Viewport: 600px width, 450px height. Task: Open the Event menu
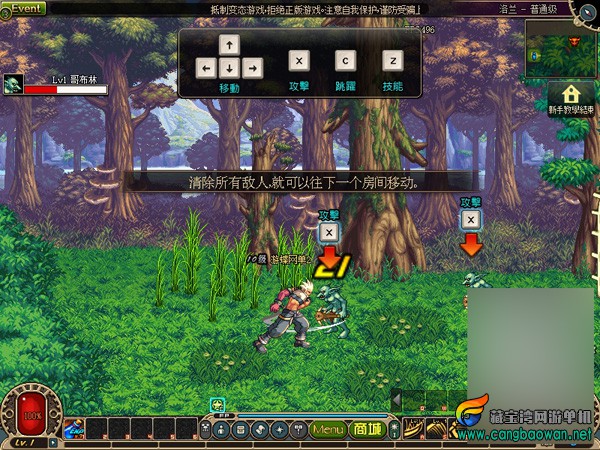point(24,7)
